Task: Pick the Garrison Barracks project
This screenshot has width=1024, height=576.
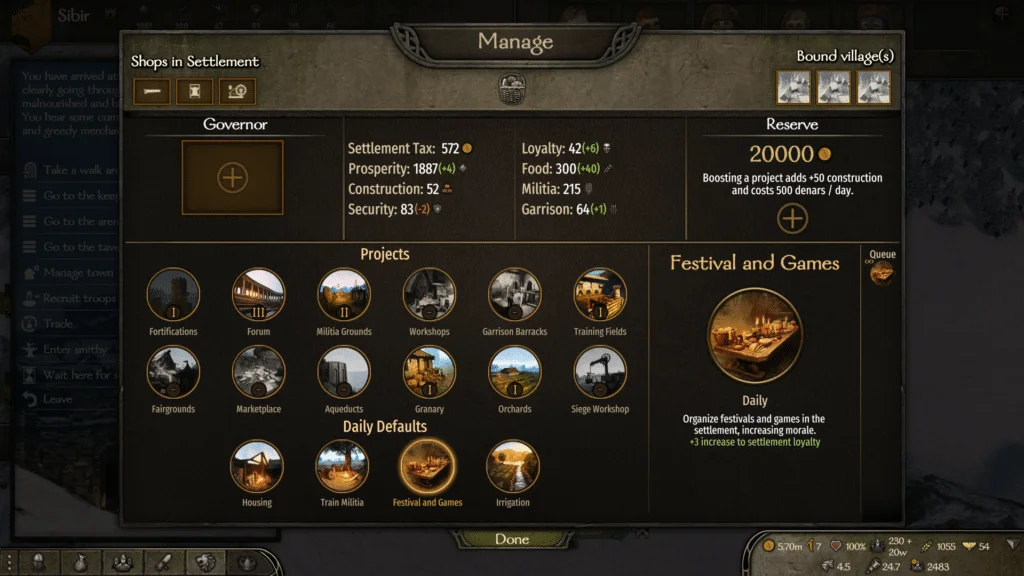Action: click(x=515, y=295)
